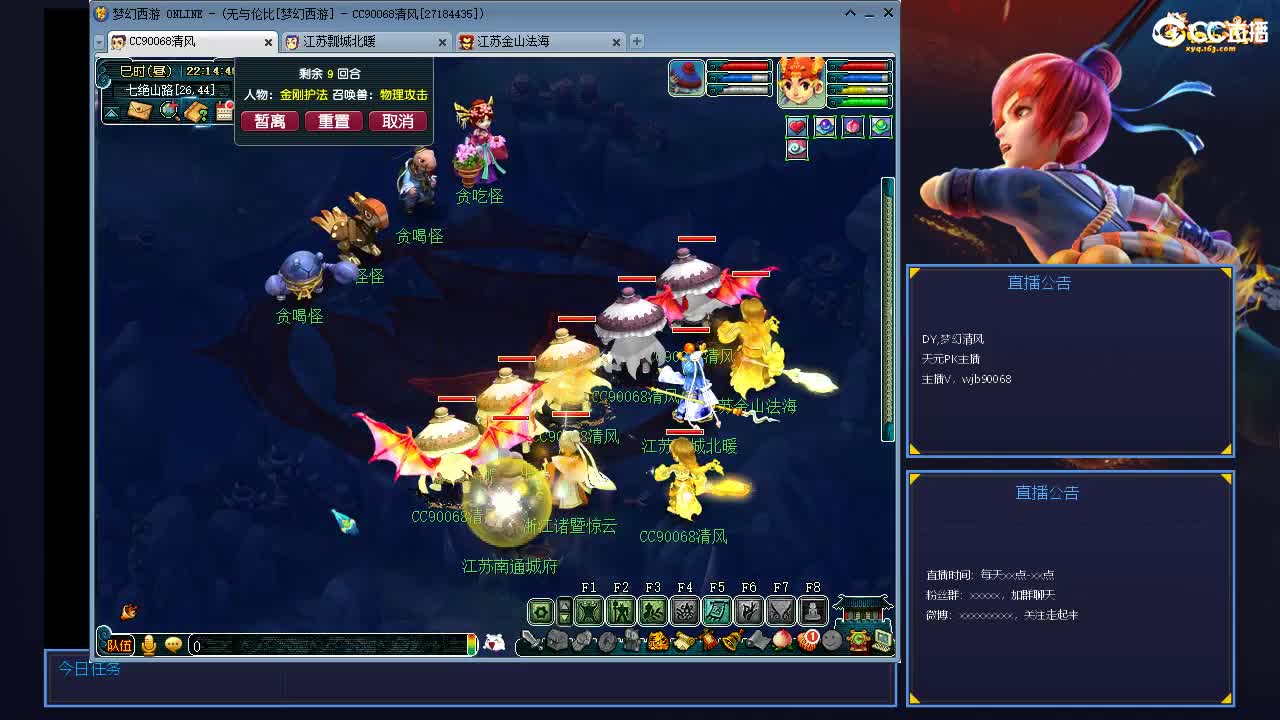
Task: Click the 暂离 button in battle dialog
Action: (x=268, y=120)
